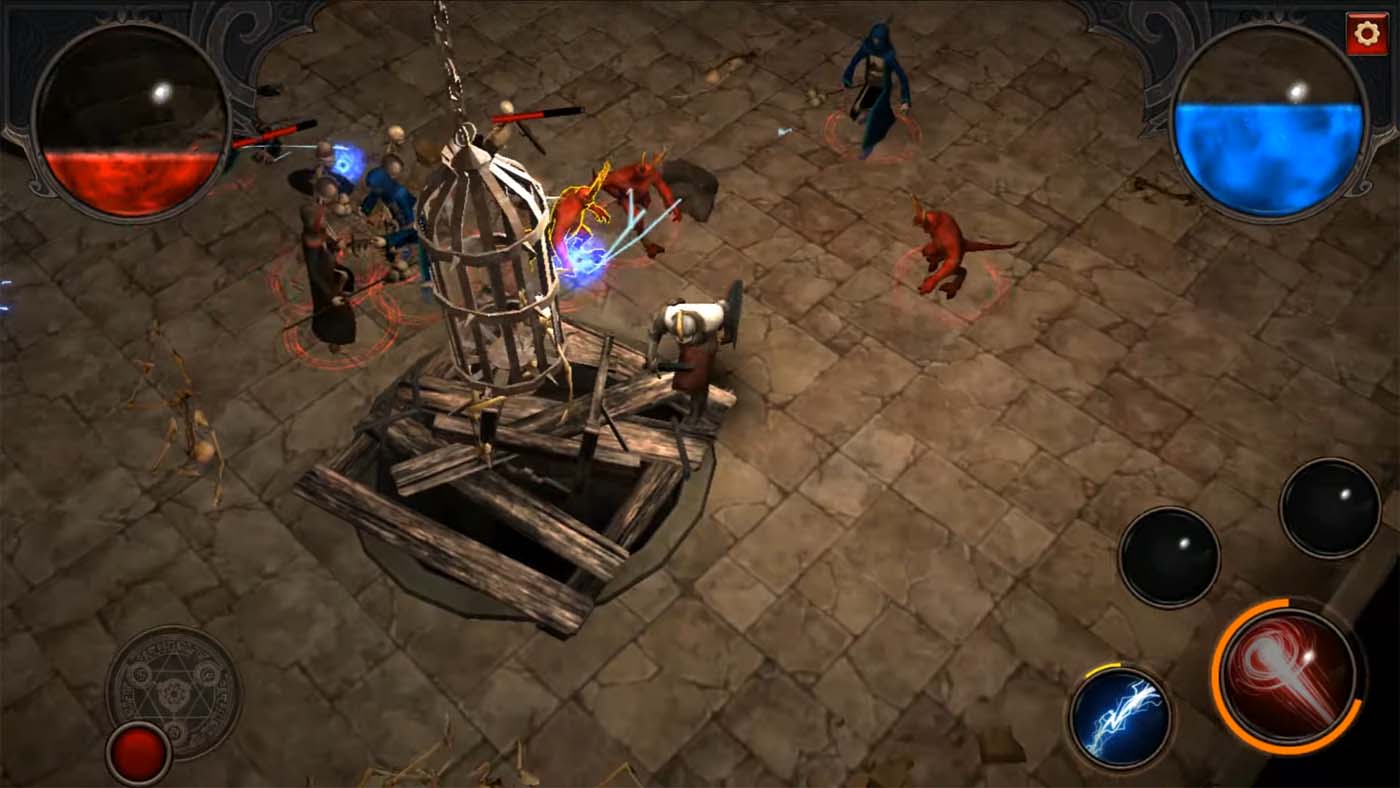Click the hanging metal cage
Screen dimensions: 1400x788
click(x=487, y=270)
